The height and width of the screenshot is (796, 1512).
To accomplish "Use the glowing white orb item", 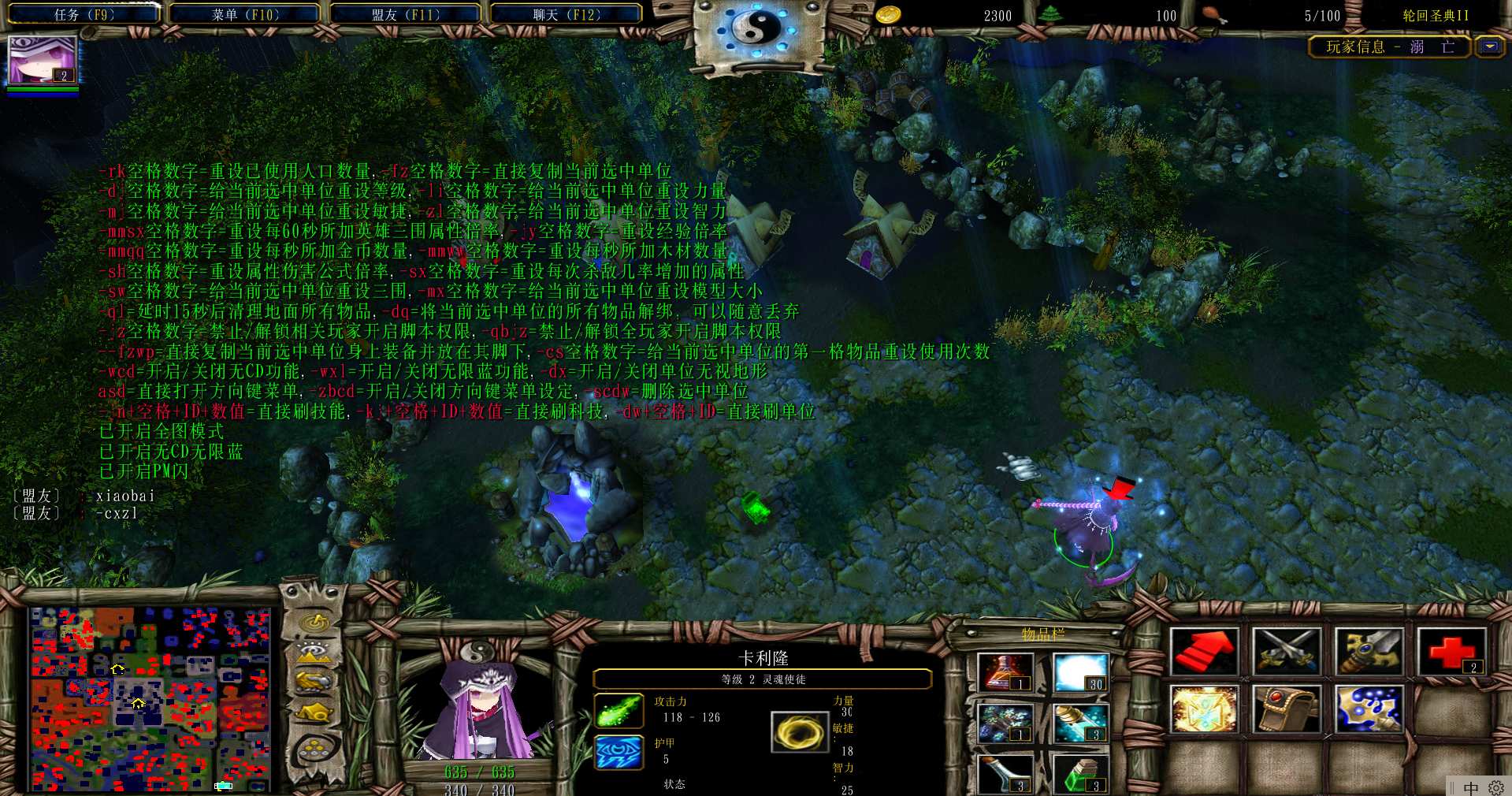I will pos(1080,672).
